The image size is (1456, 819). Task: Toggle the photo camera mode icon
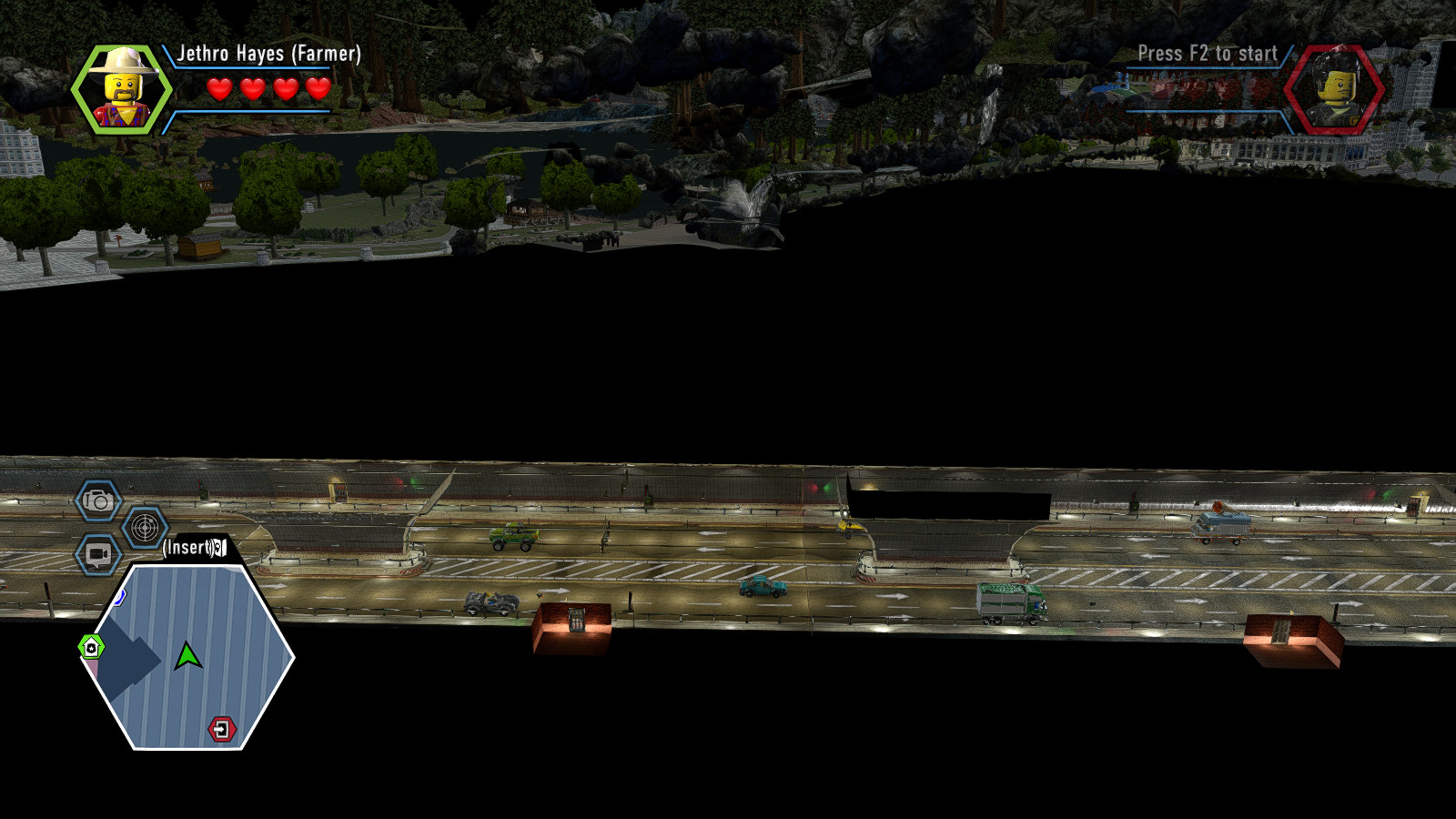pos(97,500)
